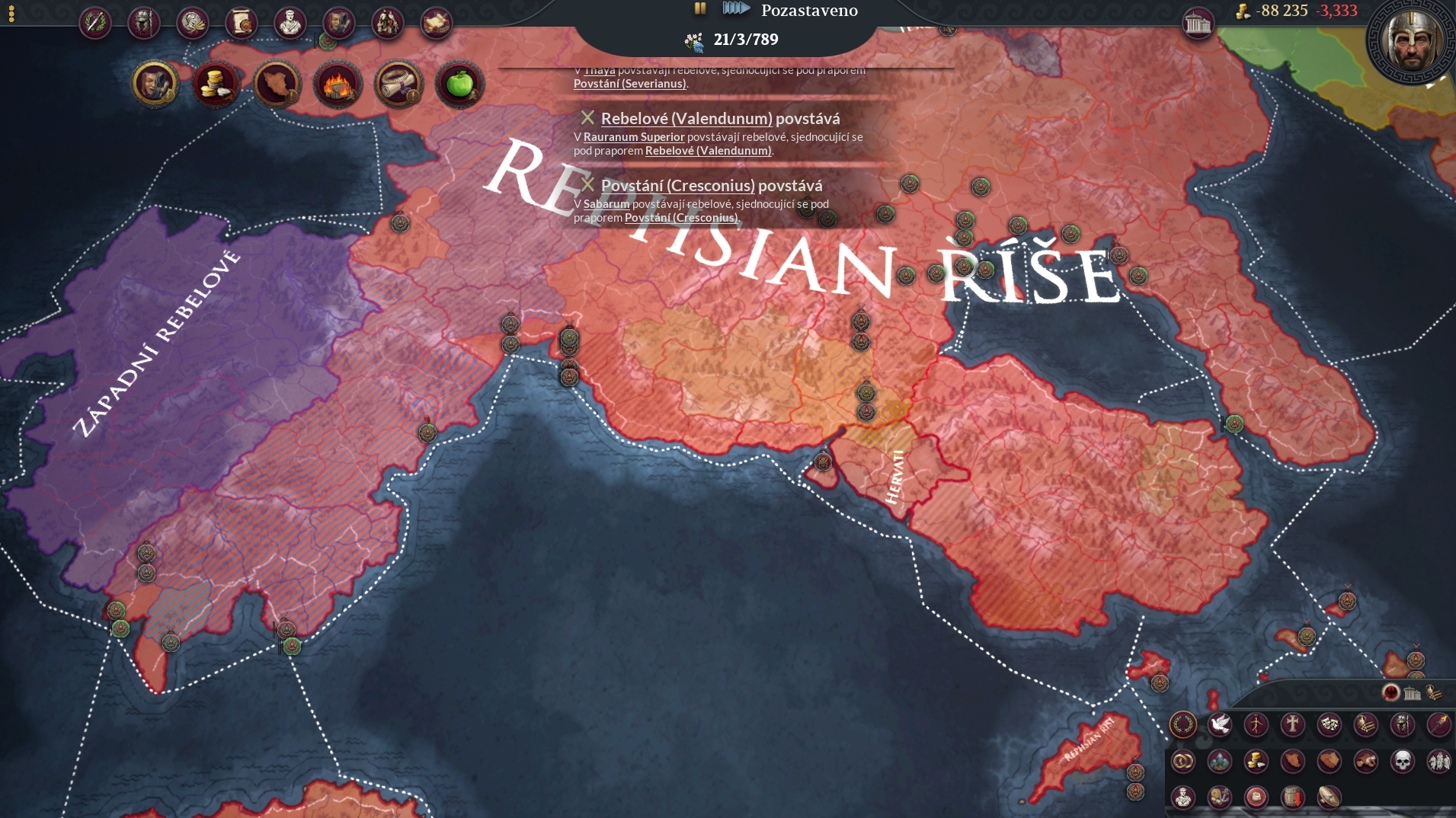Switch to the white dove map mode

point(1220,724)
